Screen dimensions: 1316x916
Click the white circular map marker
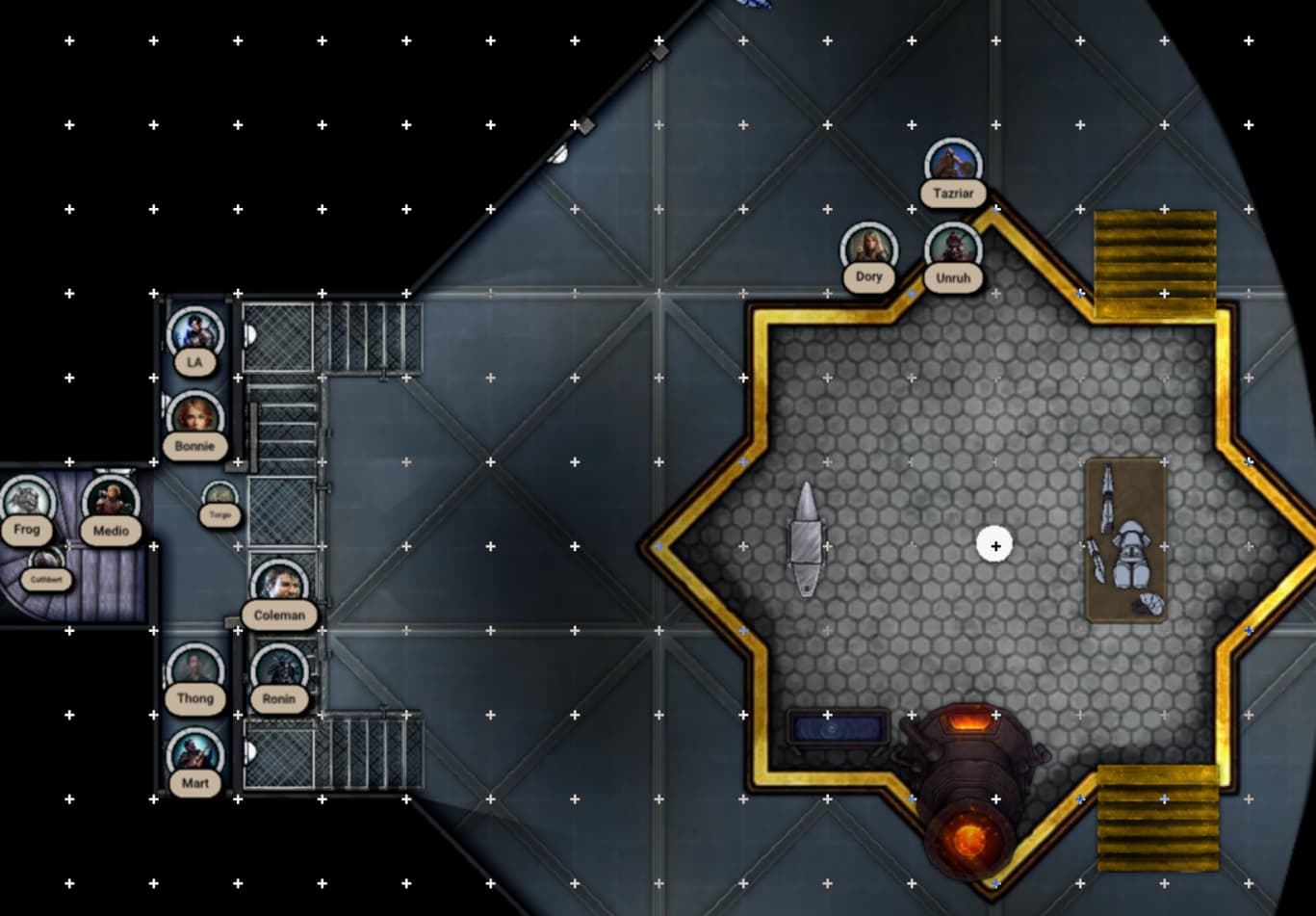click(994, 545)
